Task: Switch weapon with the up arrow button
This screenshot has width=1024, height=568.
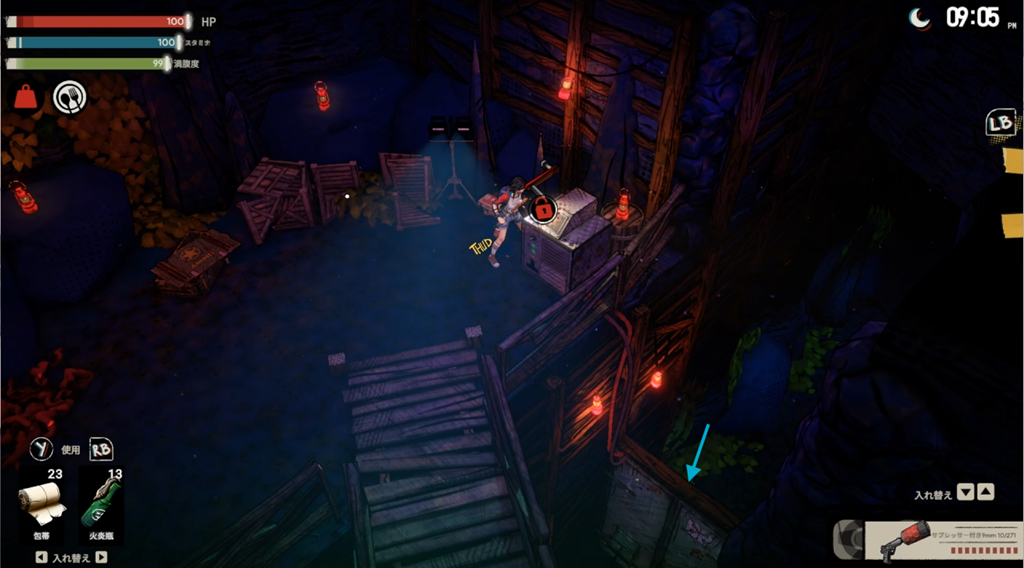Action: [x=986, y=492]
